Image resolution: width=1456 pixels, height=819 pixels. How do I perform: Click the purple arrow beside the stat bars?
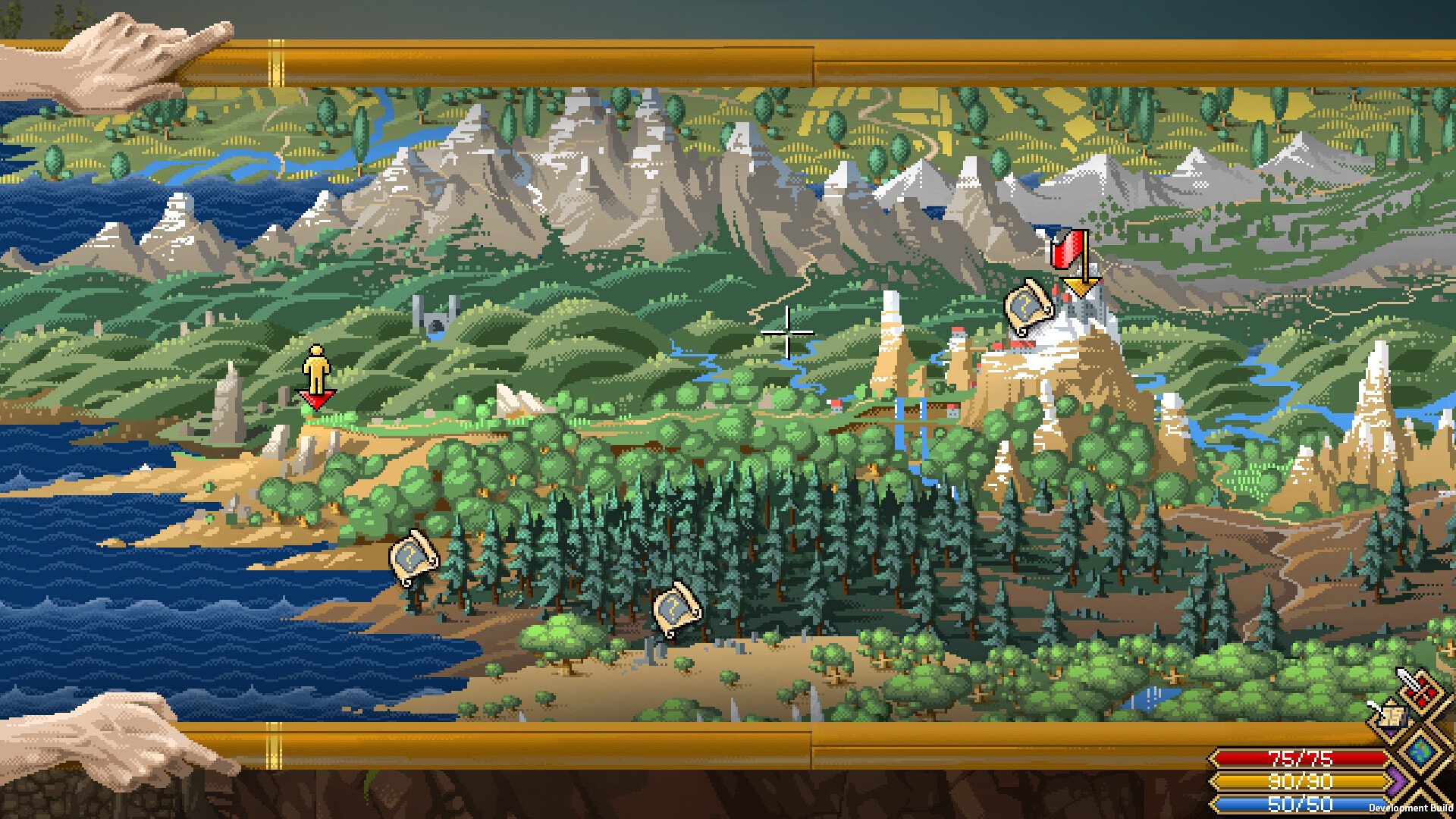1396,780
